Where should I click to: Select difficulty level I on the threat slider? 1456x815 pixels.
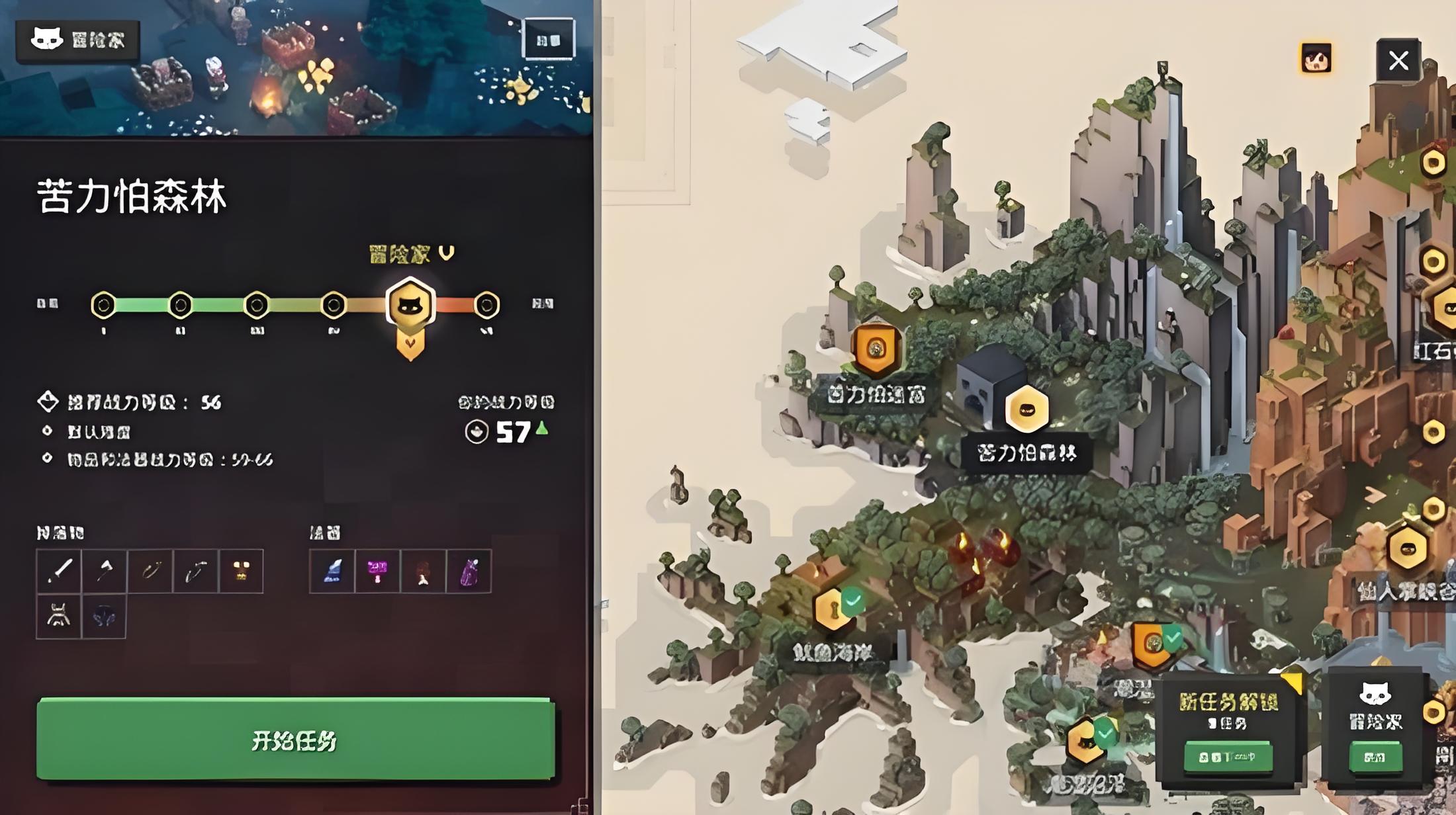point(103,305)
